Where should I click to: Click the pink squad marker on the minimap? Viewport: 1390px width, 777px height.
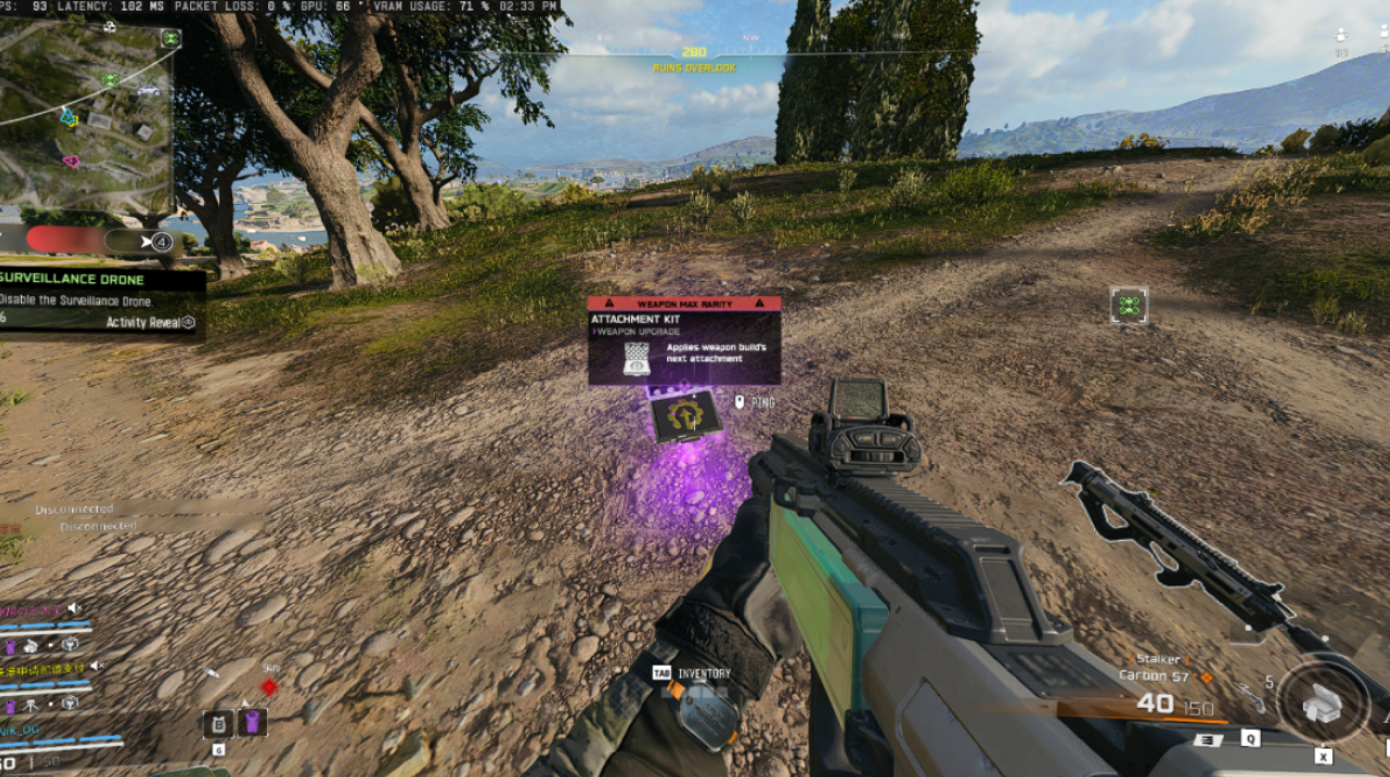click(72, 160)
